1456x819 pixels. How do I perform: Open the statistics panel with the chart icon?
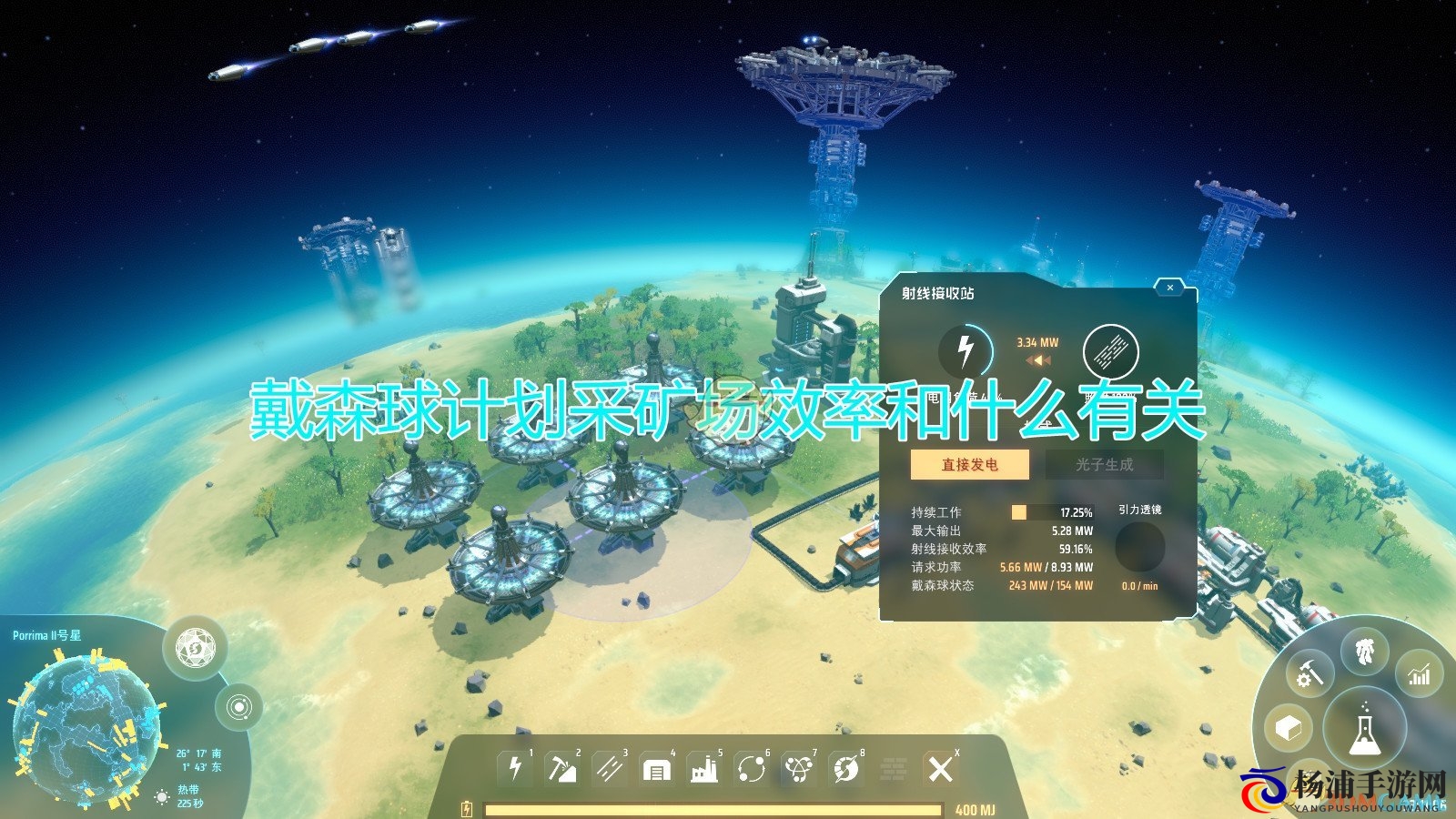(1419, 673)
